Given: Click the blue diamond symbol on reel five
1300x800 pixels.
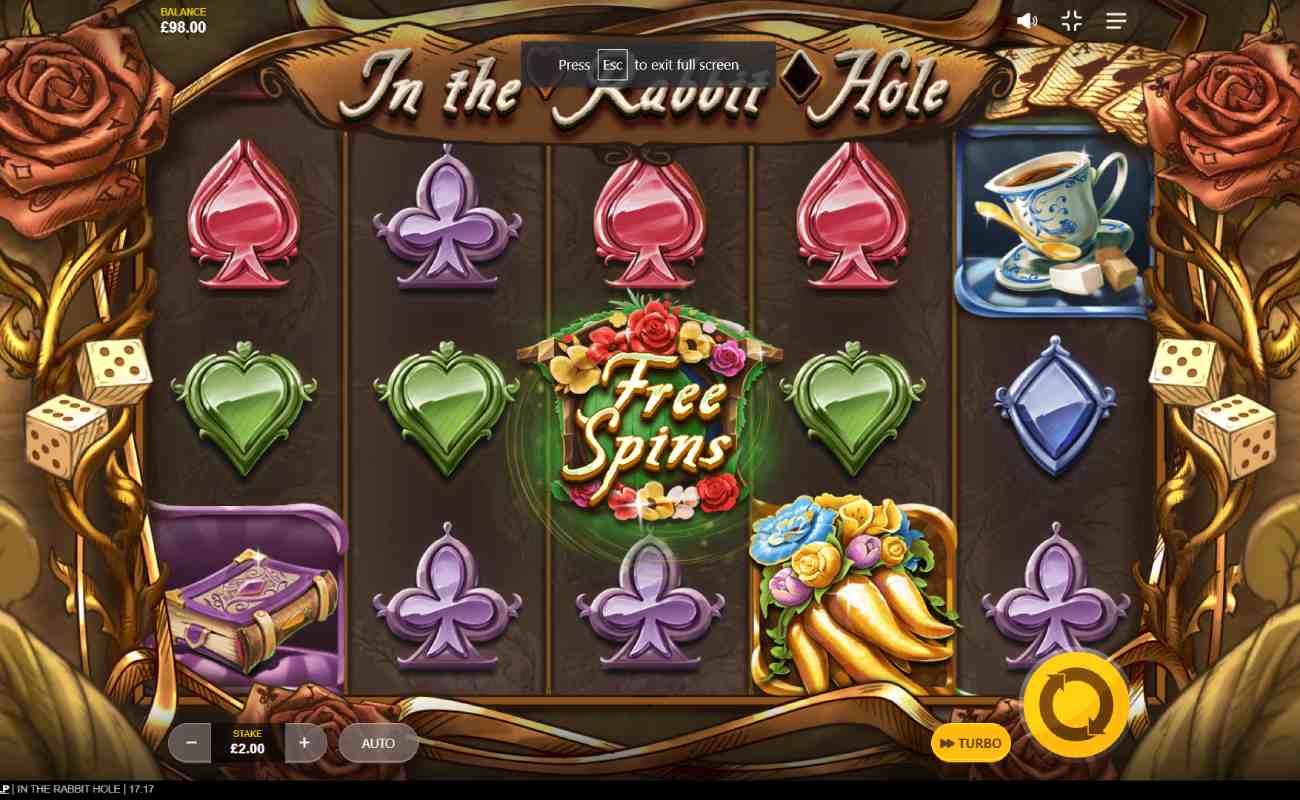Looking at the screenshot, I should click(1055, 408).
